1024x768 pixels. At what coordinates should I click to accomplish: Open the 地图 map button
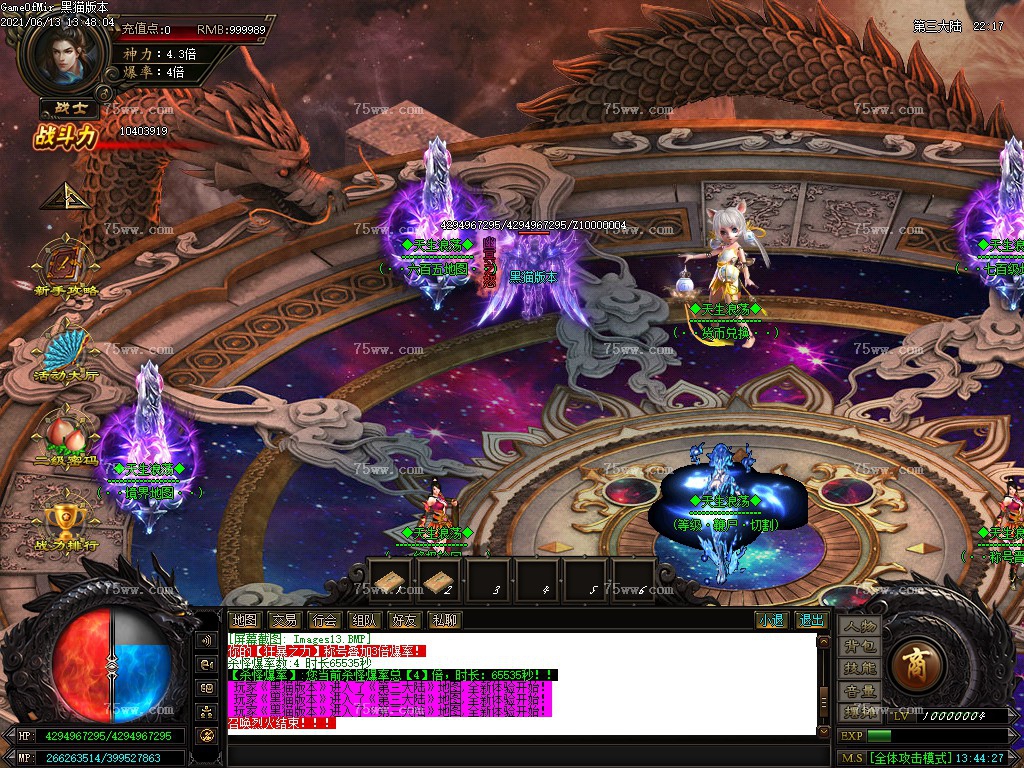tap(244, 620)
